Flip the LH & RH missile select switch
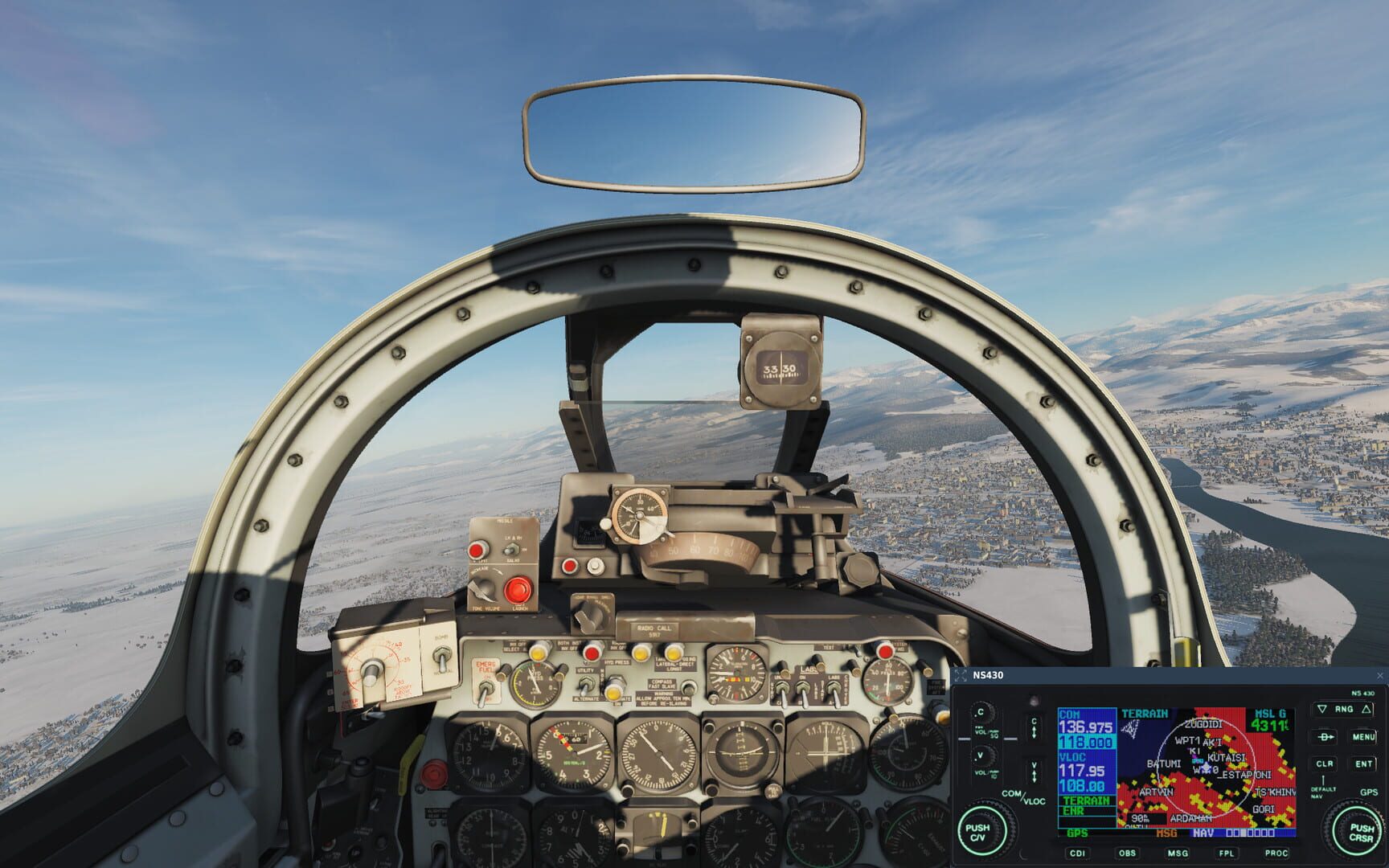 510,549
